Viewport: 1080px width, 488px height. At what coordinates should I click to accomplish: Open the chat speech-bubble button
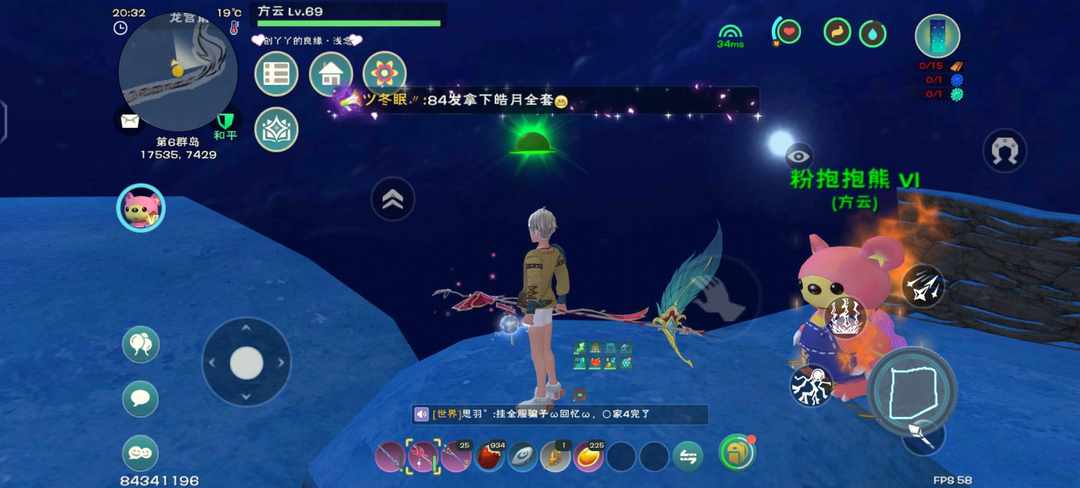point(140,399)
